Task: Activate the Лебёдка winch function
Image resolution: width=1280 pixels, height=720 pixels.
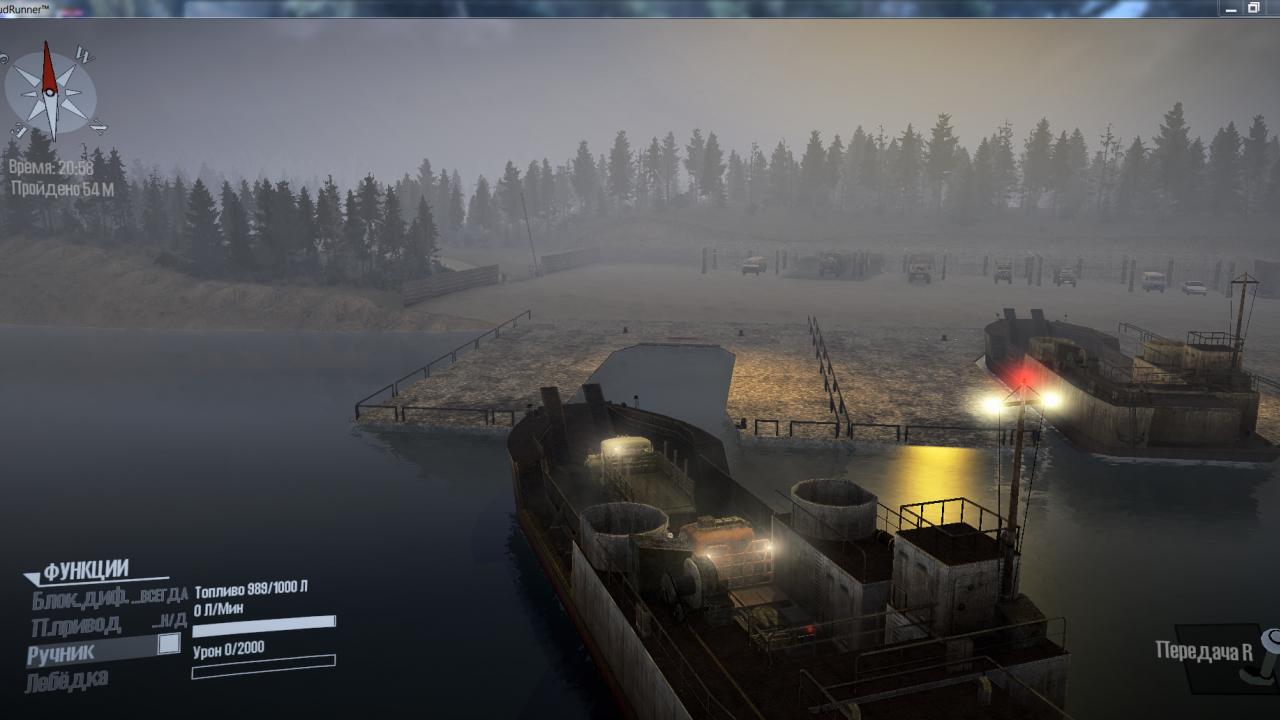Action: (67, 680)
